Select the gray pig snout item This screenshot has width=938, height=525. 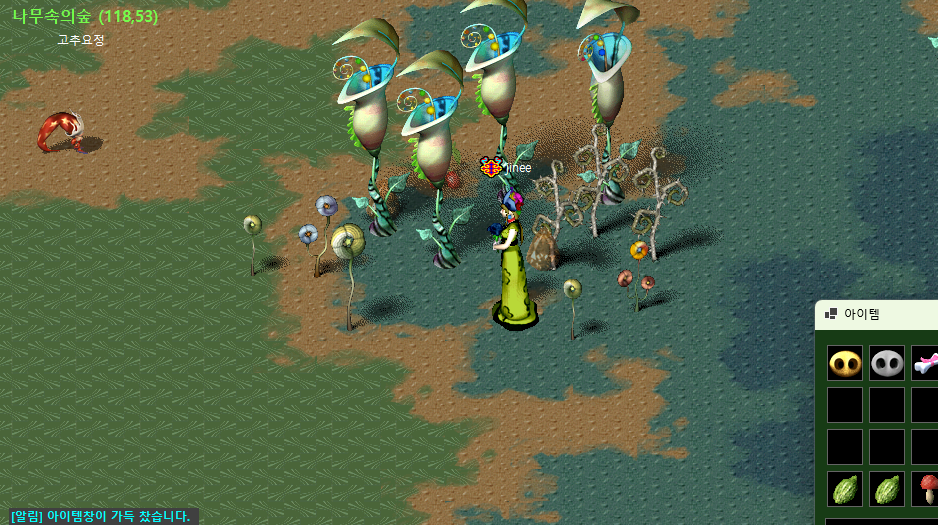click(887, 363)
